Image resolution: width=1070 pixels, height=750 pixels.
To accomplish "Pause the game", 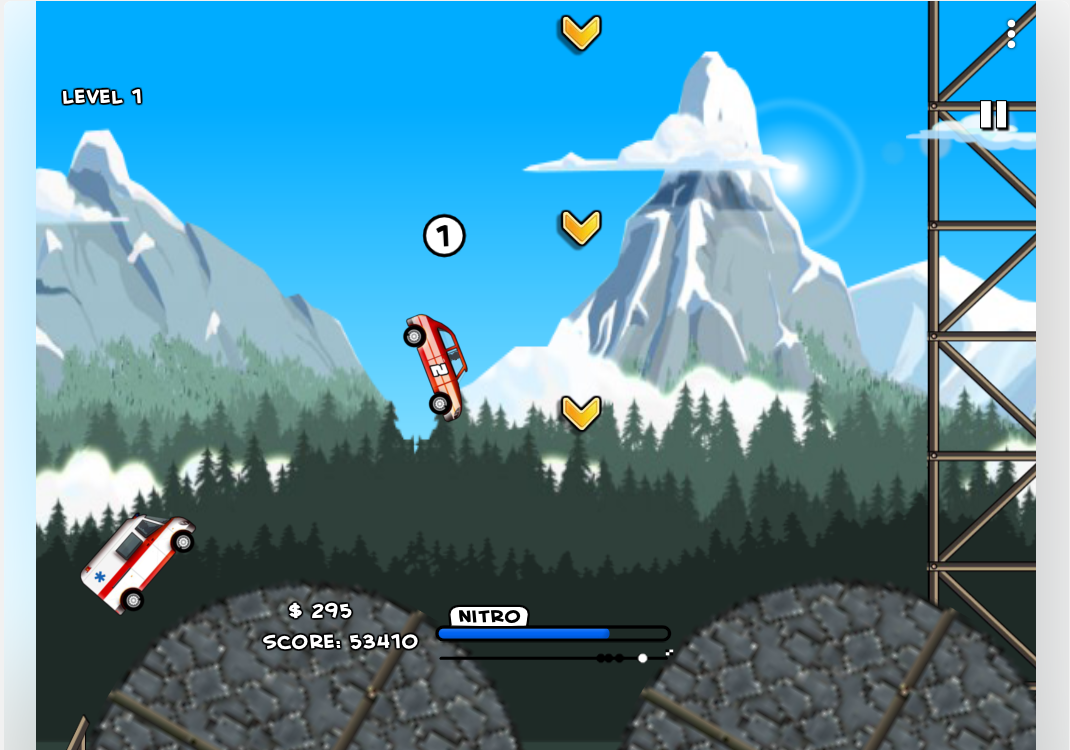I will [993, 114].
